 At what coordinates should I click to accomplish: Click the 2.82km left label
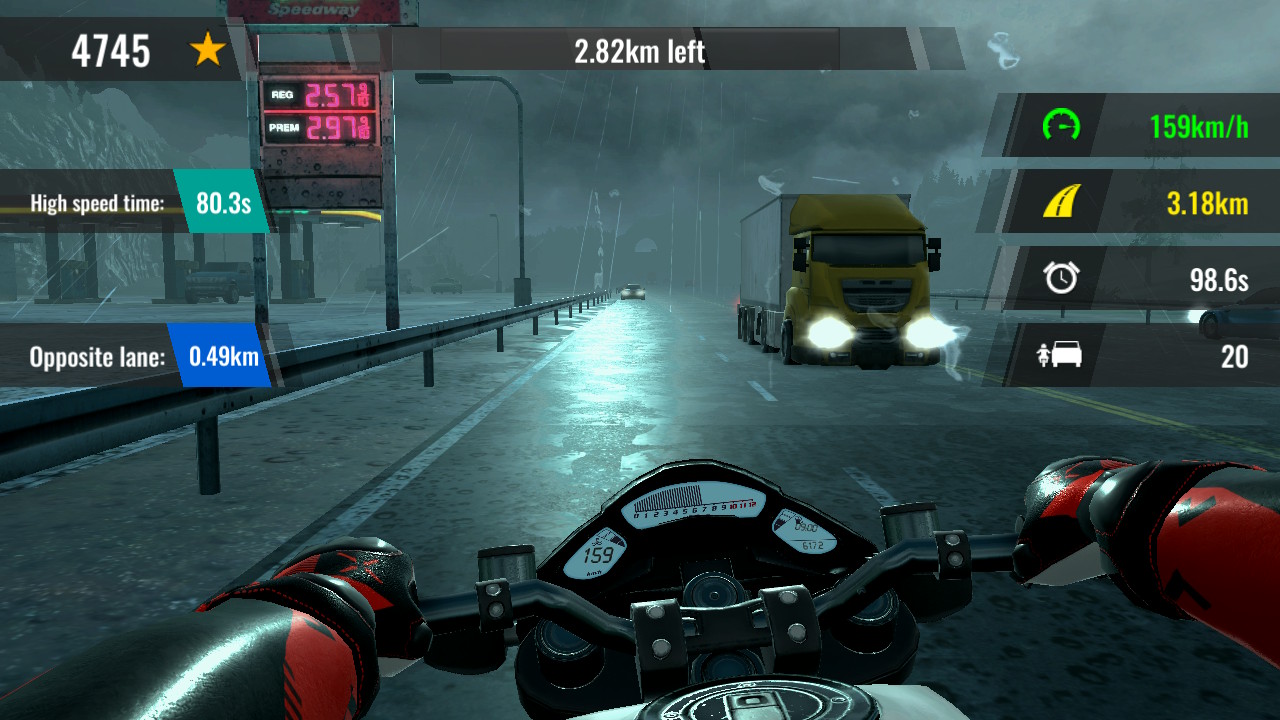coord(640,50)
